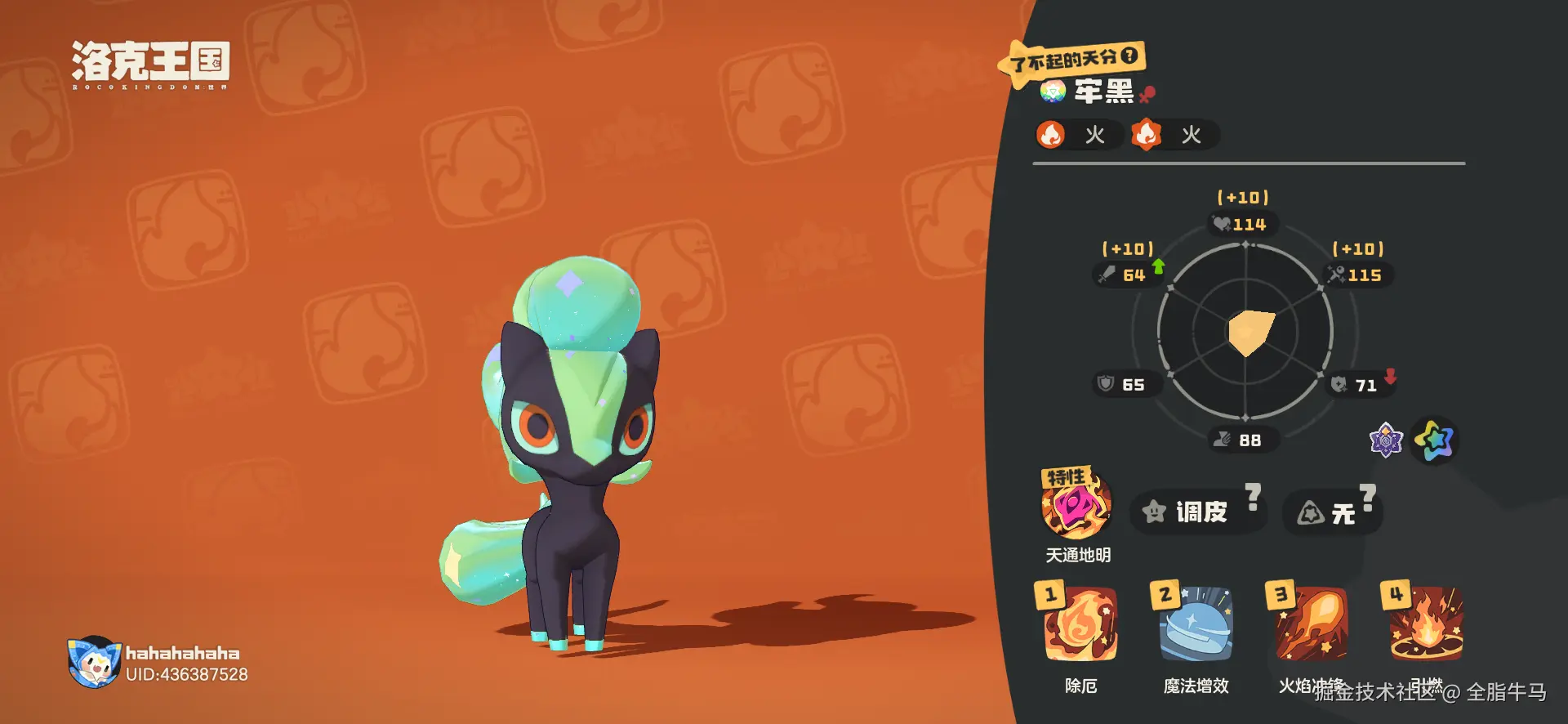1568x724 pixels.
Task: Tap the rainbow star badge
Action: pos(1435,440)
